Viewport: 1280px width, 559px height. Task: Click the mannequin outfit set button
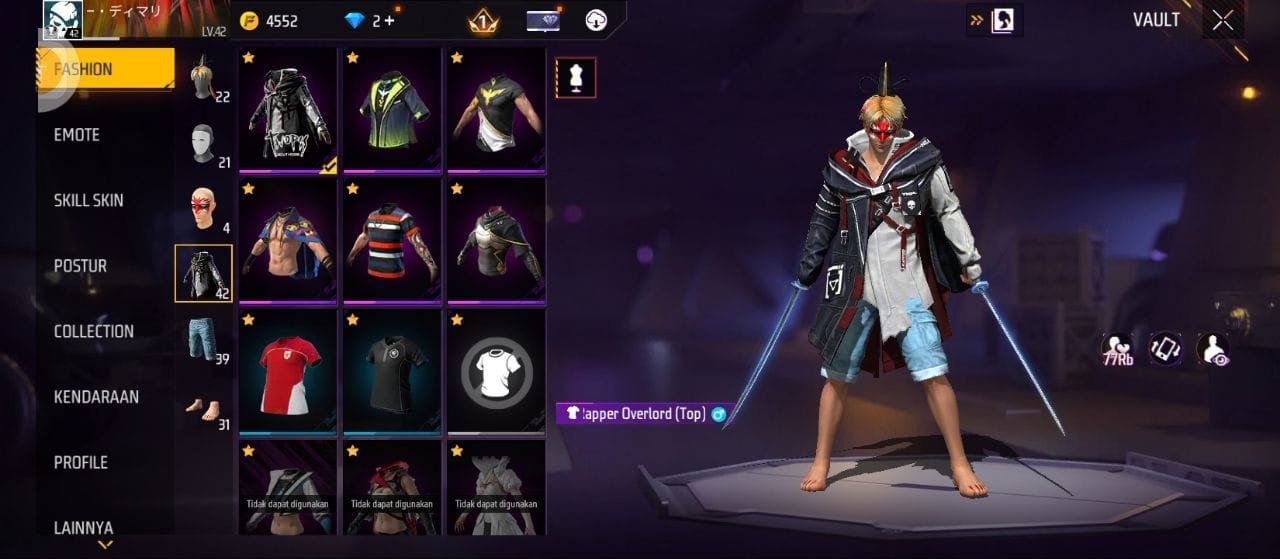pyautogui.click(x=576, y=78)
